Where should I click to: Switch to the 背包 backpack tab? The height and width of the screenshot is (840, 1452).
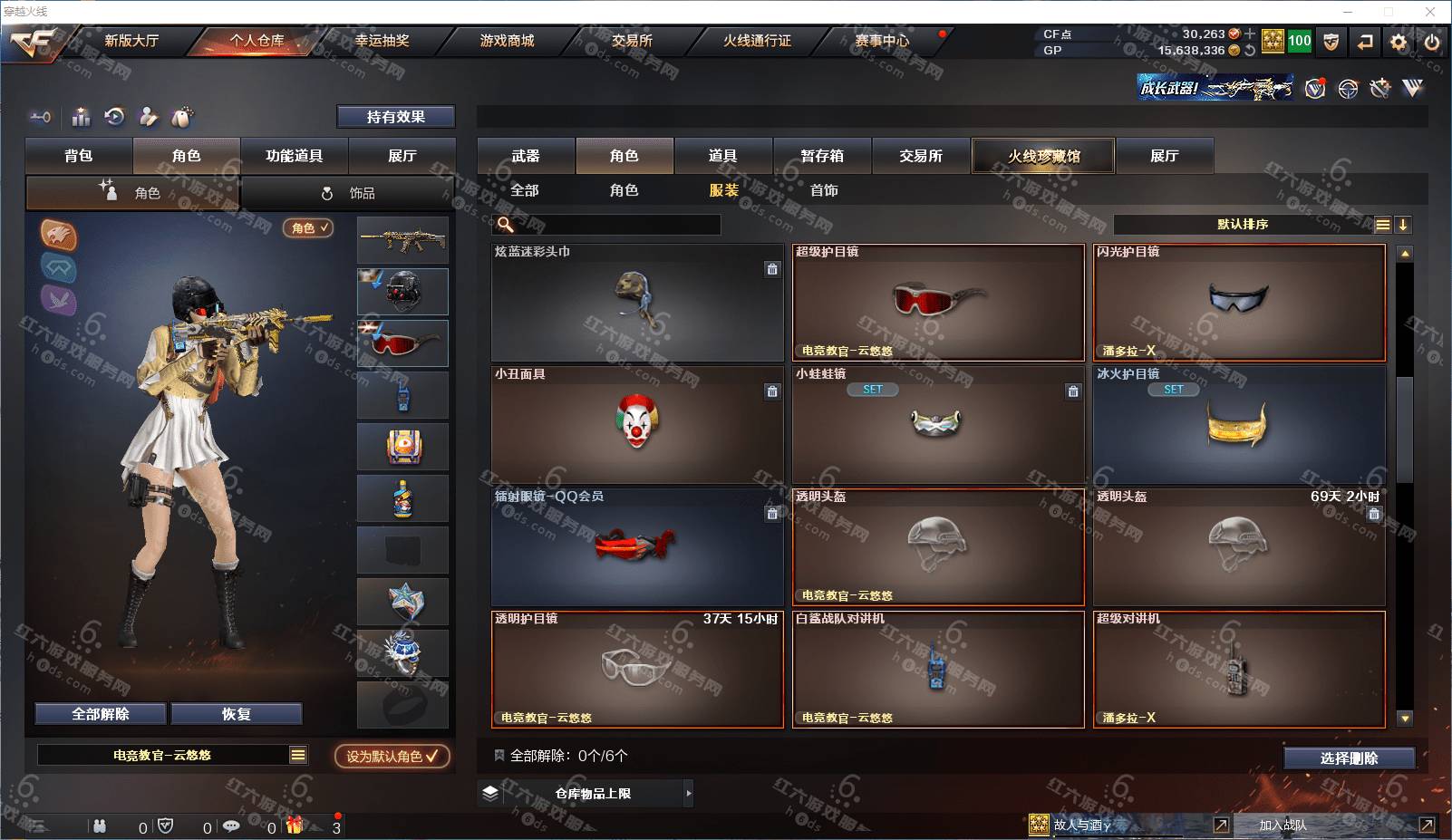[x=79, y=156]
